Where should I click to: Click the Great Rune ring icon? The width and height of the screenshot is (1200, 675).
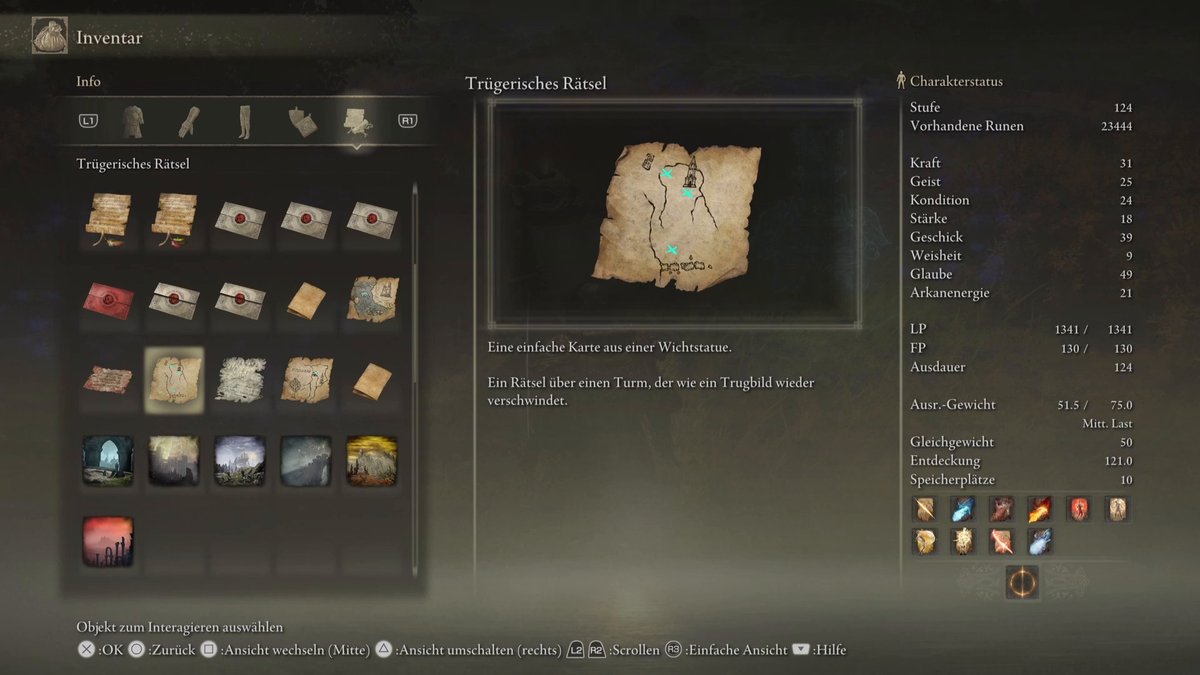1021,582
